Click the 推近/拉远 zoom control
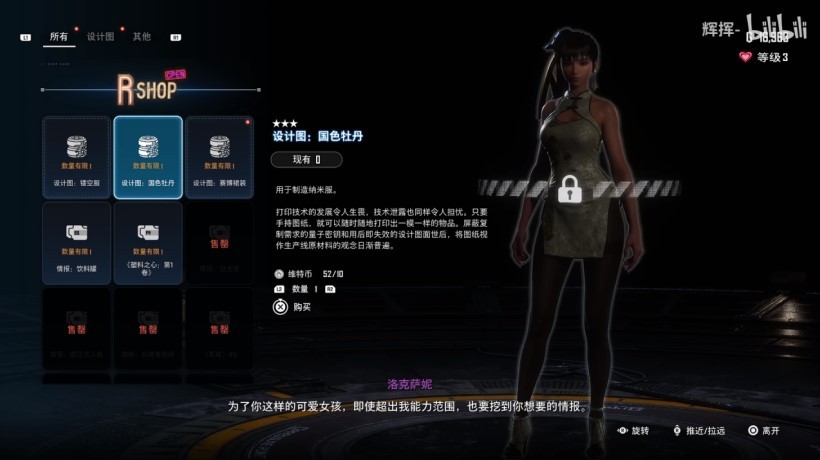 point(699,430)
